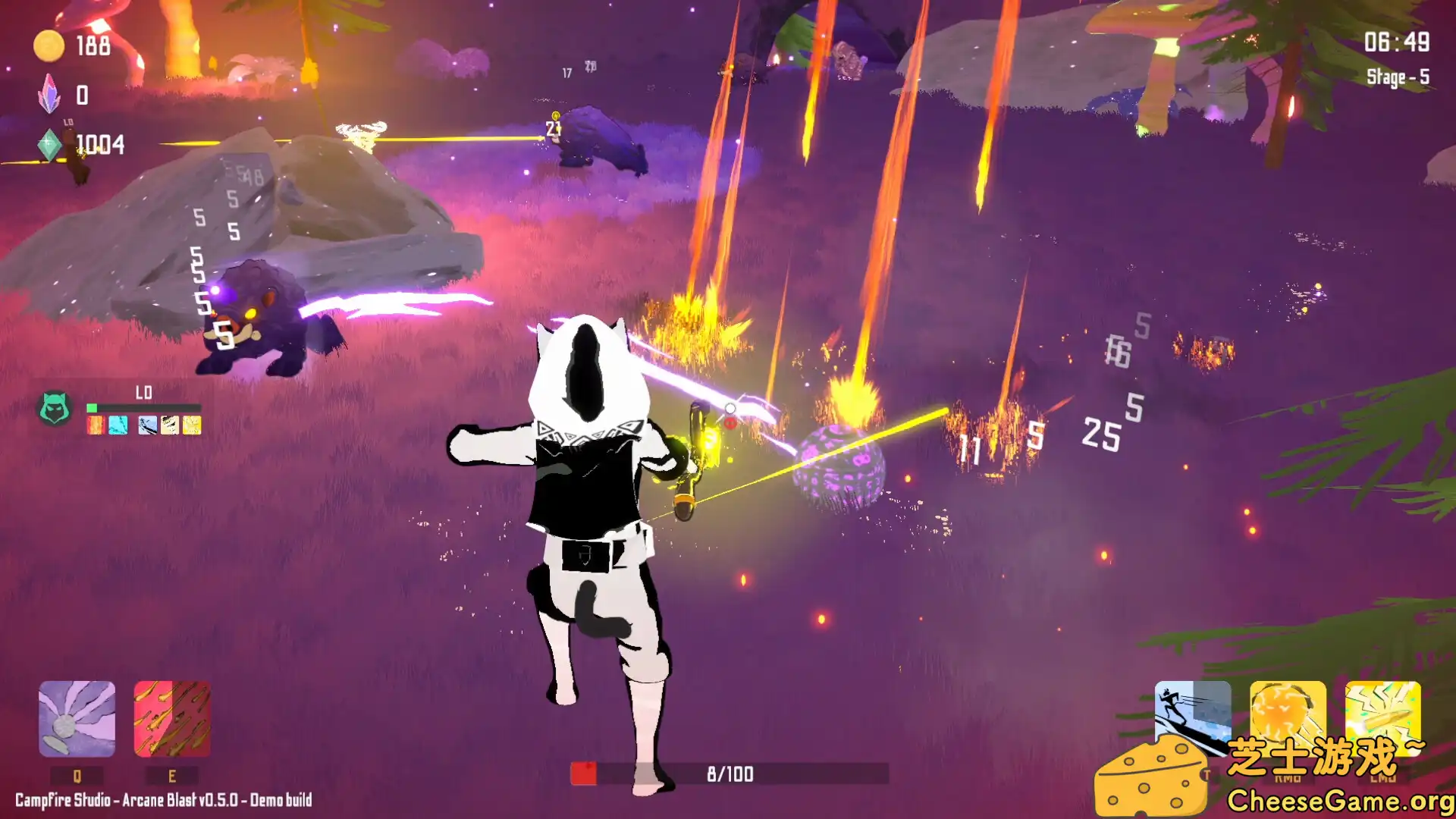
Task: Click the yellow lightning element icon in player panel
Action: pos(192,425)
